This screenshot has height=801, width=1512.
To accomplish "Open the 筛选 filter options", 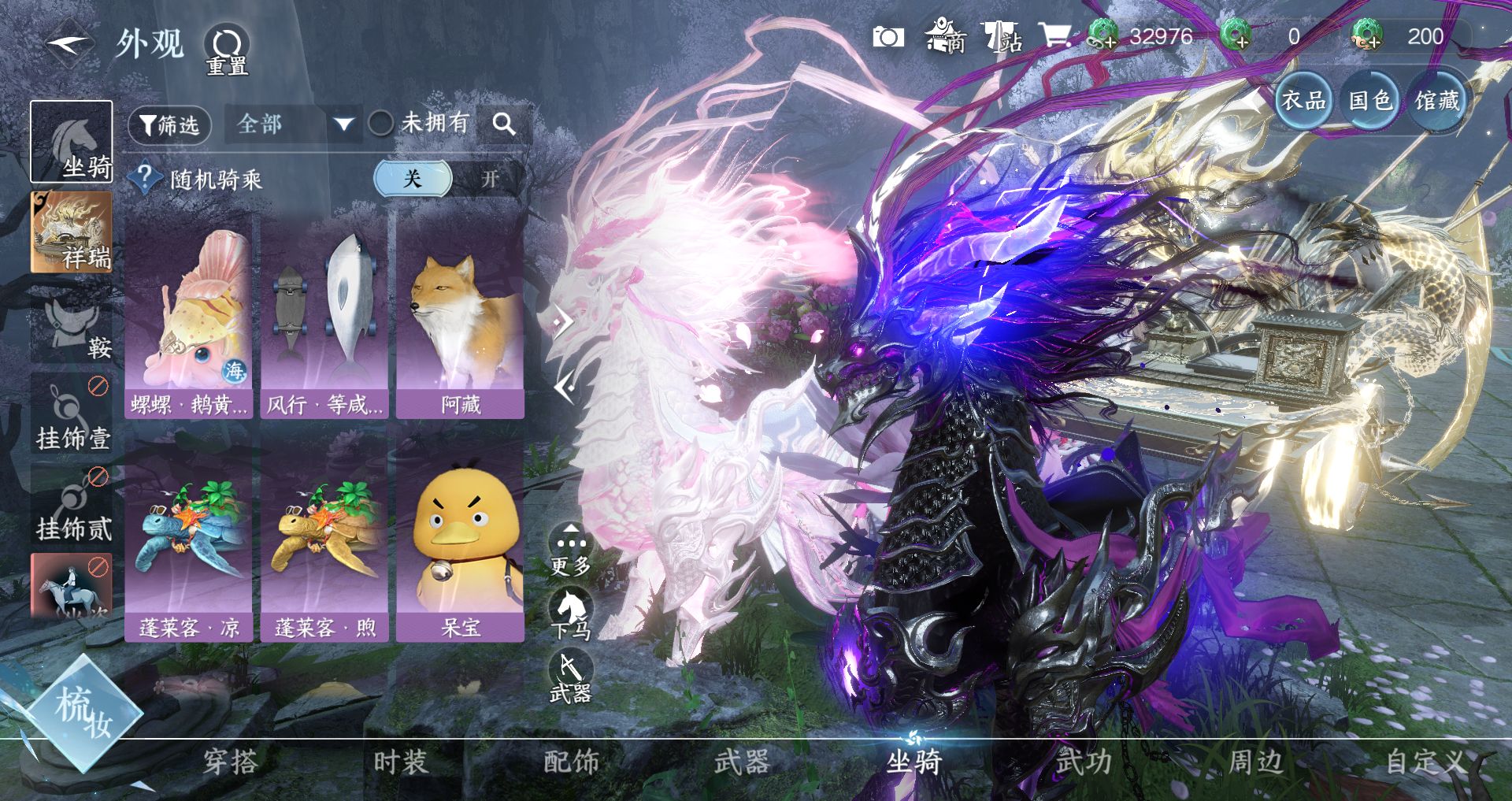I will pyautogui.click(x=169, y=125).
